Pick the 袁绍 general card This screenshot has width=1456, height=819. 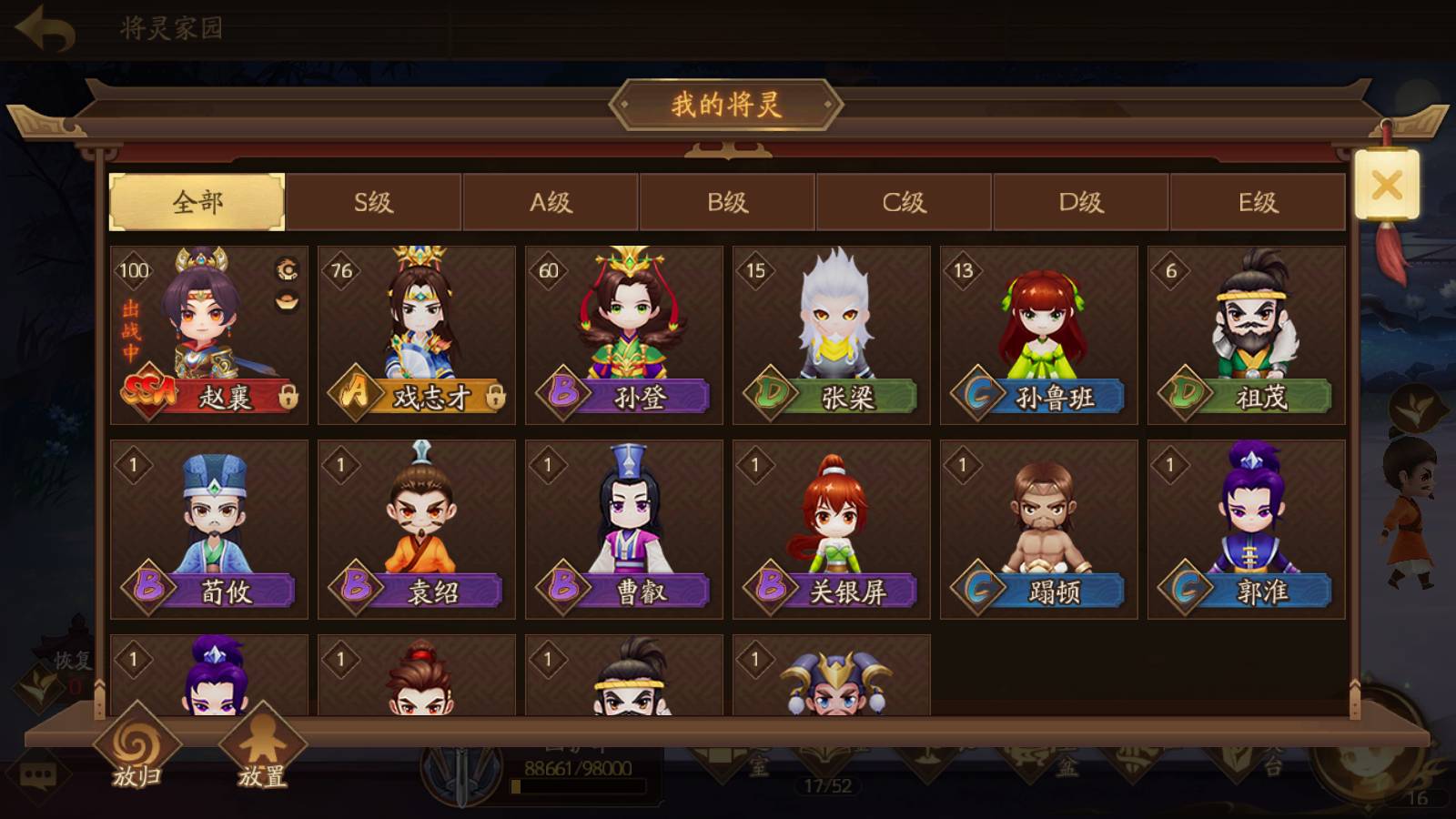coord(417,530)
